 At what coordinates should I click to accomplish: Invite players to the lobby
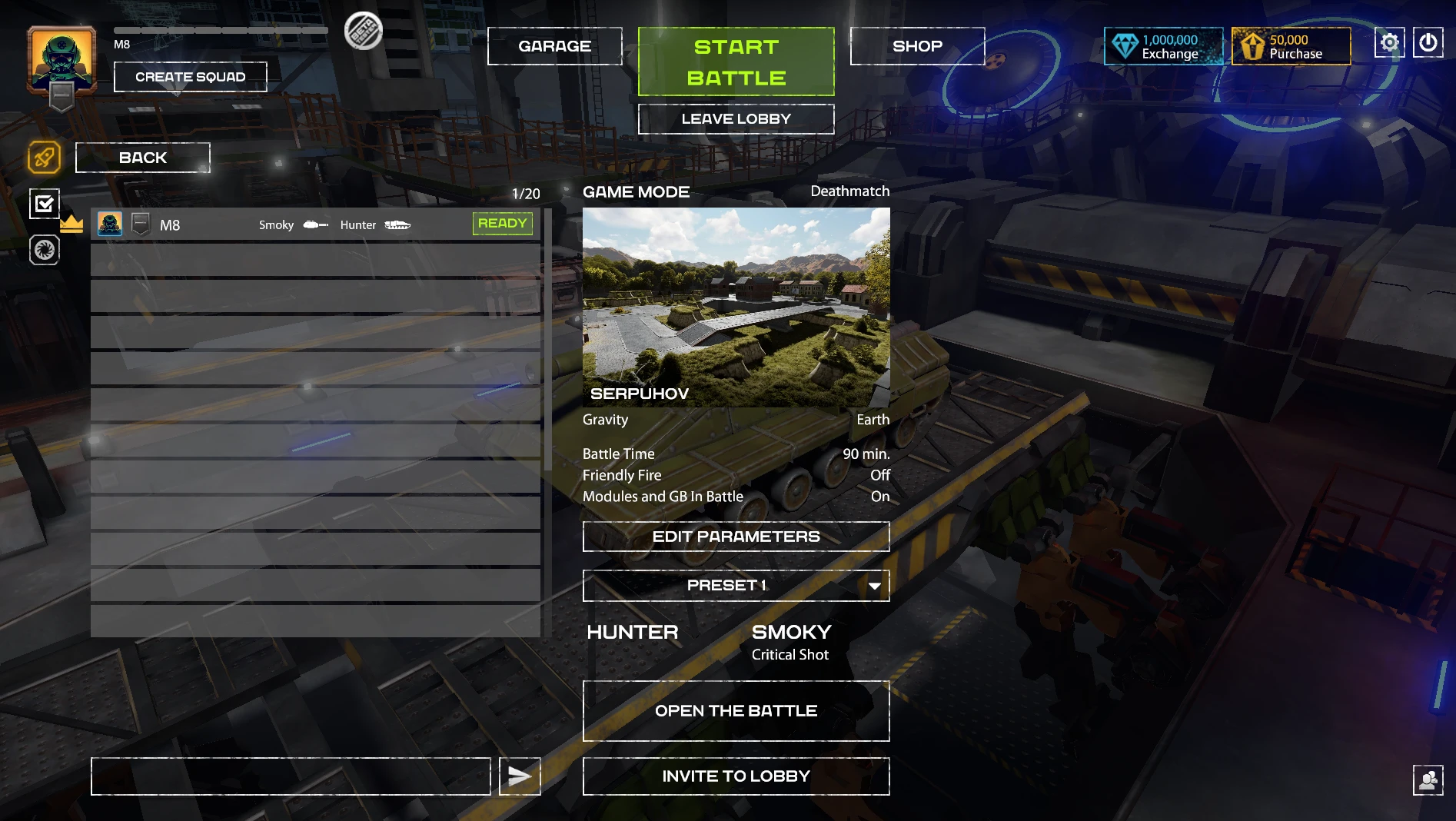[736, 776]
